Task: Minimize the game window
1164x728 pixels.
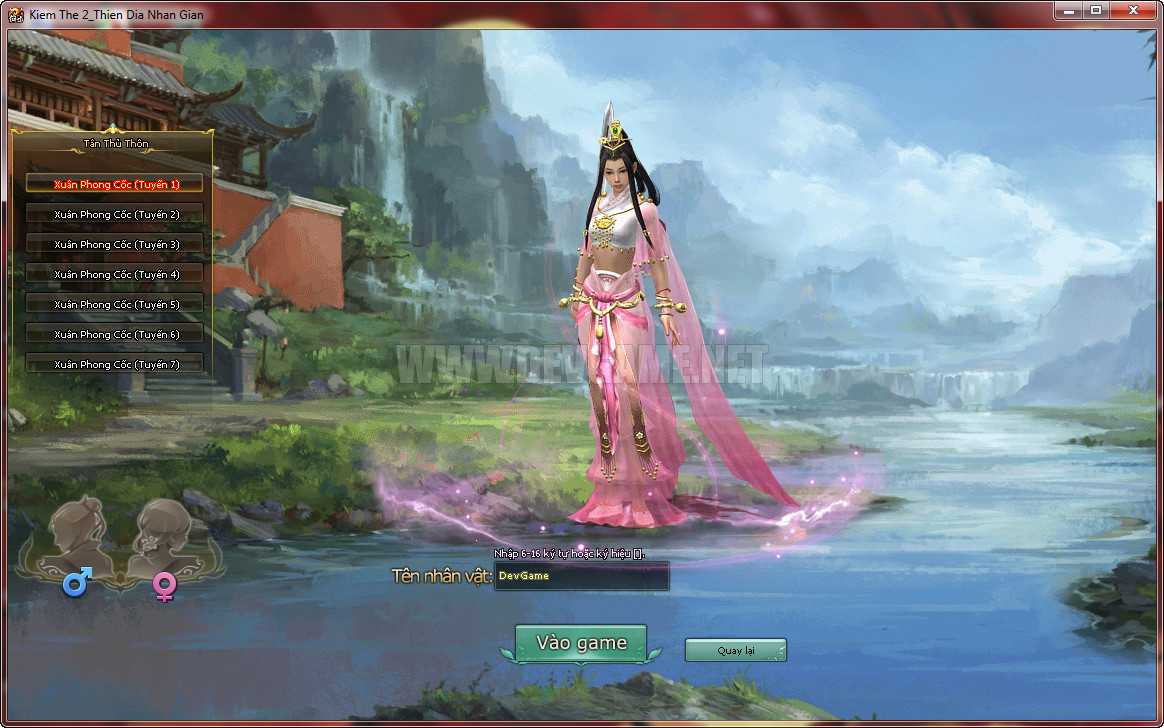Action: 1069,9
